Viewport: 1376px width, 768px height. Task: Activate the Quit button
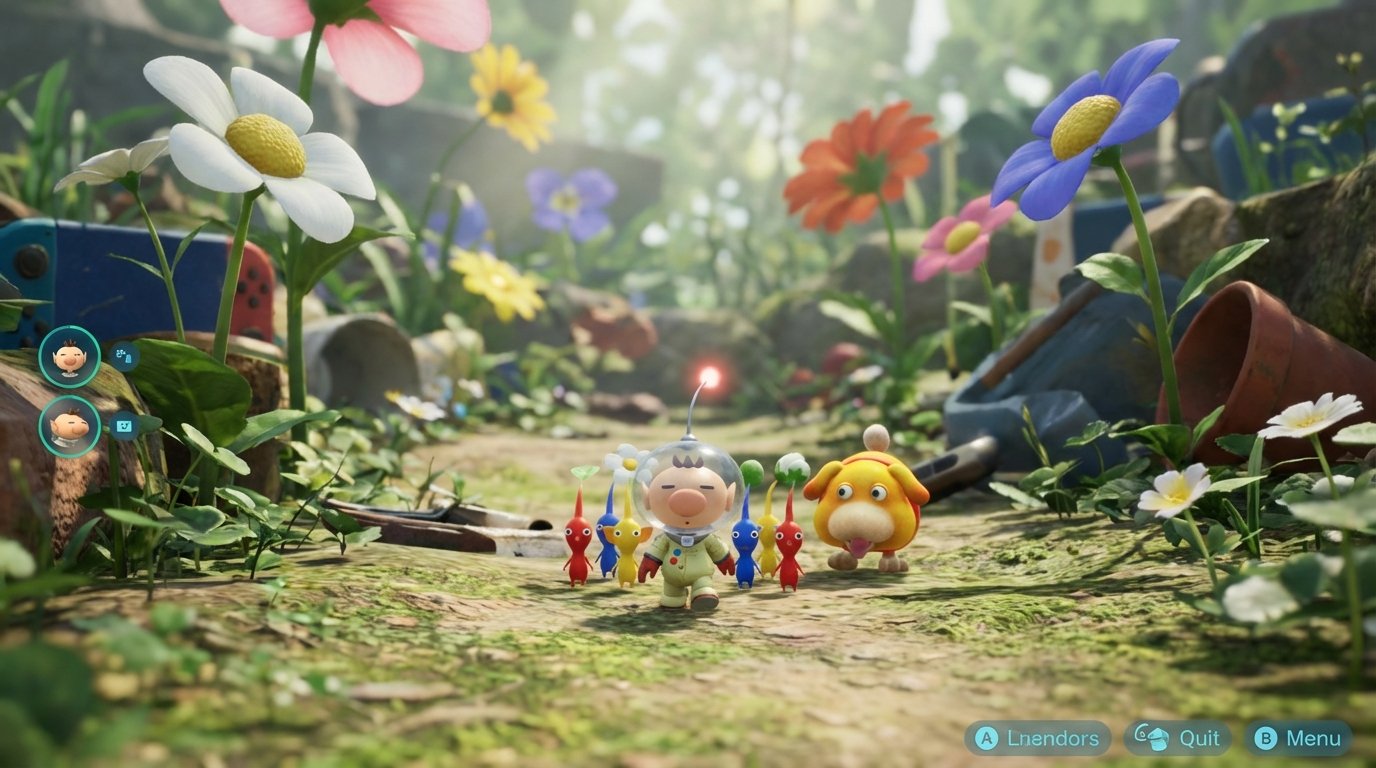[x=1180, y=740]
